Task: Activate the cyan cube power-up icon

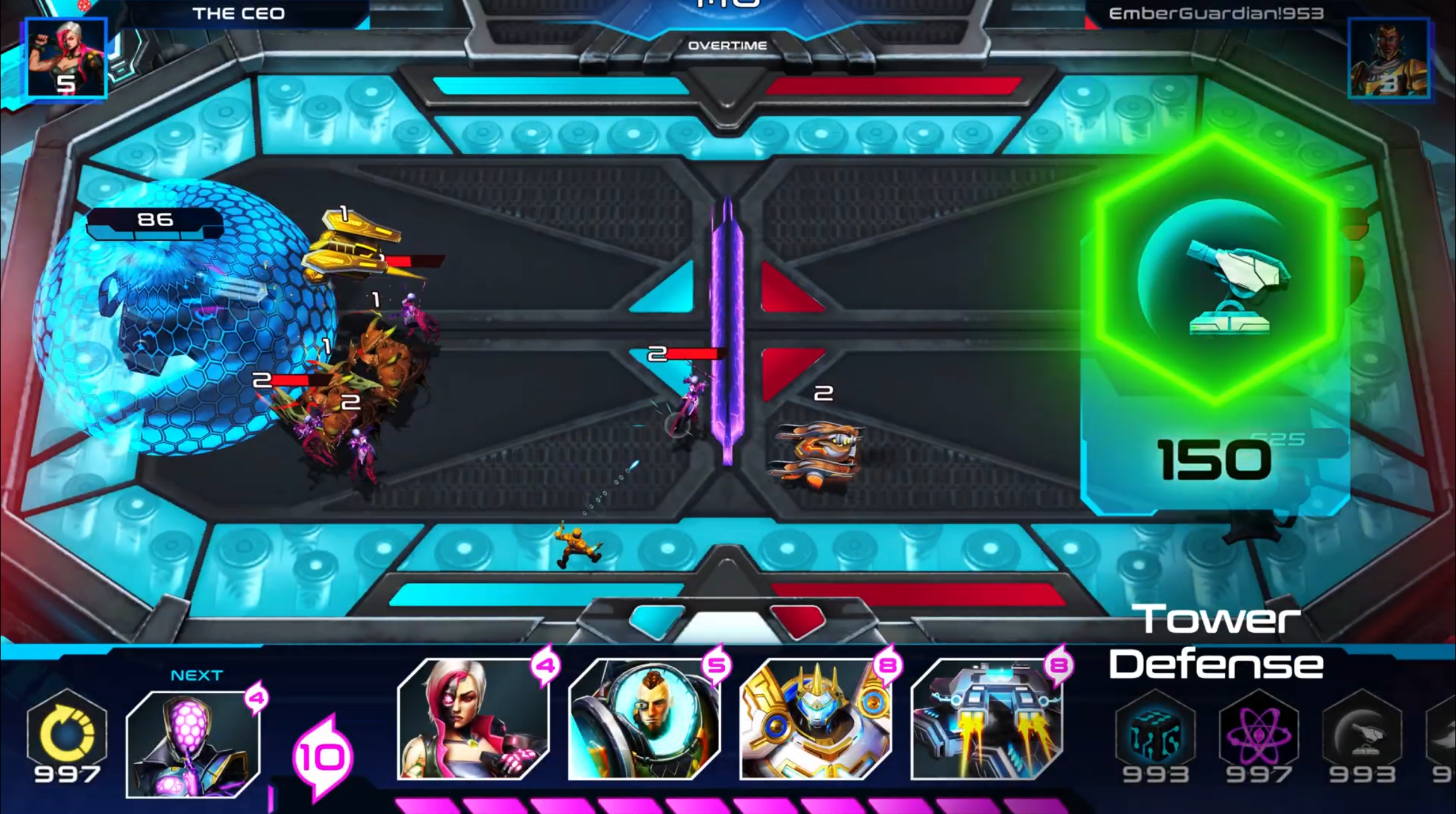Action: pyautogui.click(x=1155, y=733)
